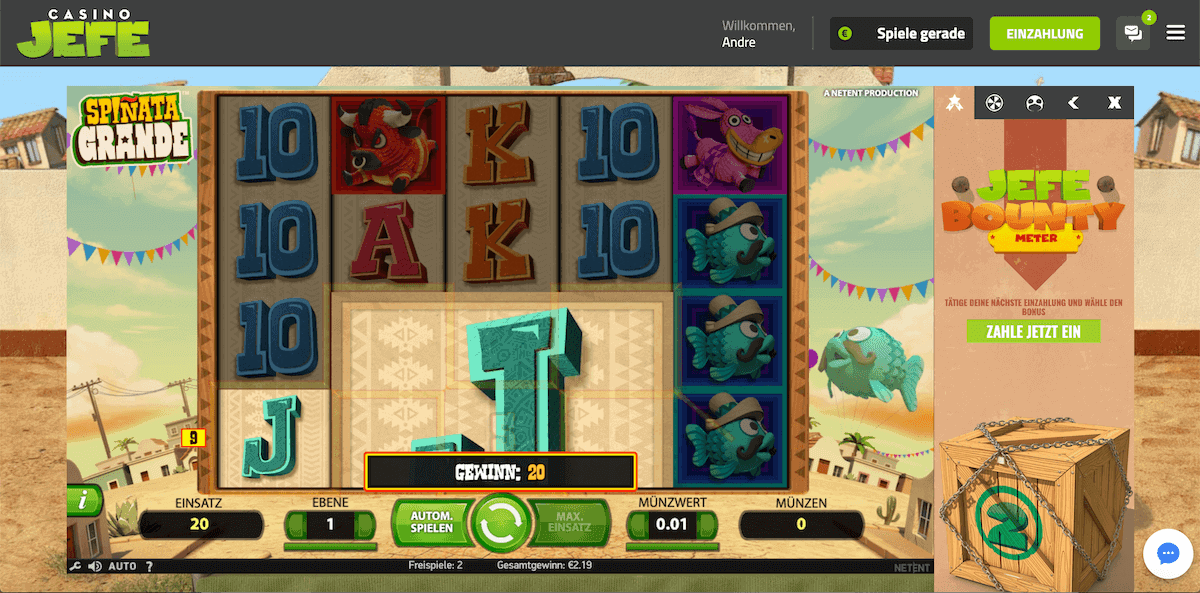Click the Casino Jefe logo

point(84,33)
